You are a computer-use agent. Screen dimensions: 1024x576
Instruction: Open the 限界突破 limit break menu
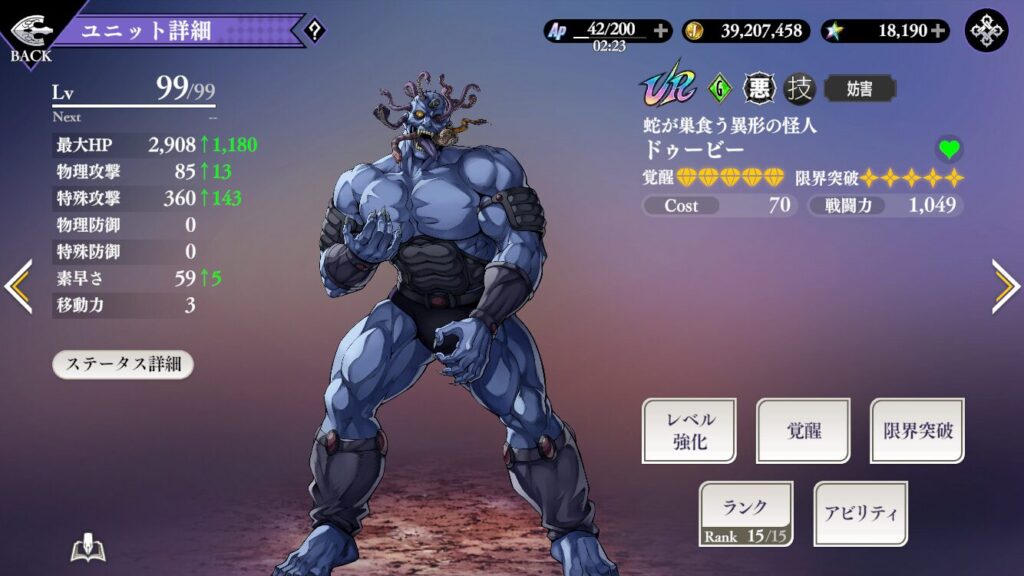coord(917,431)
